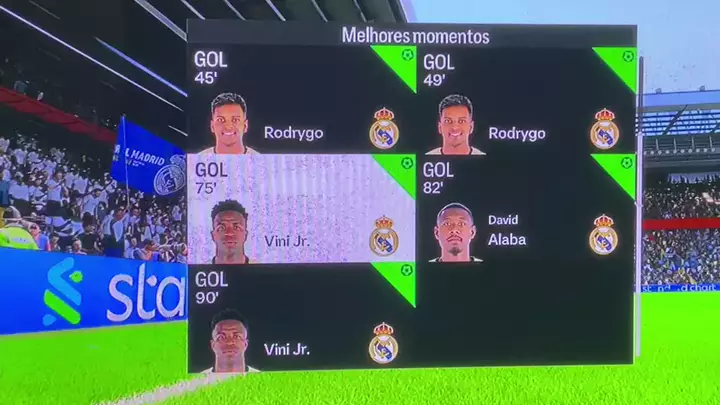This screenshot has width=720, height=405.
Task: Select Rodrygo's 45' goal highlight
Action: 302,100
